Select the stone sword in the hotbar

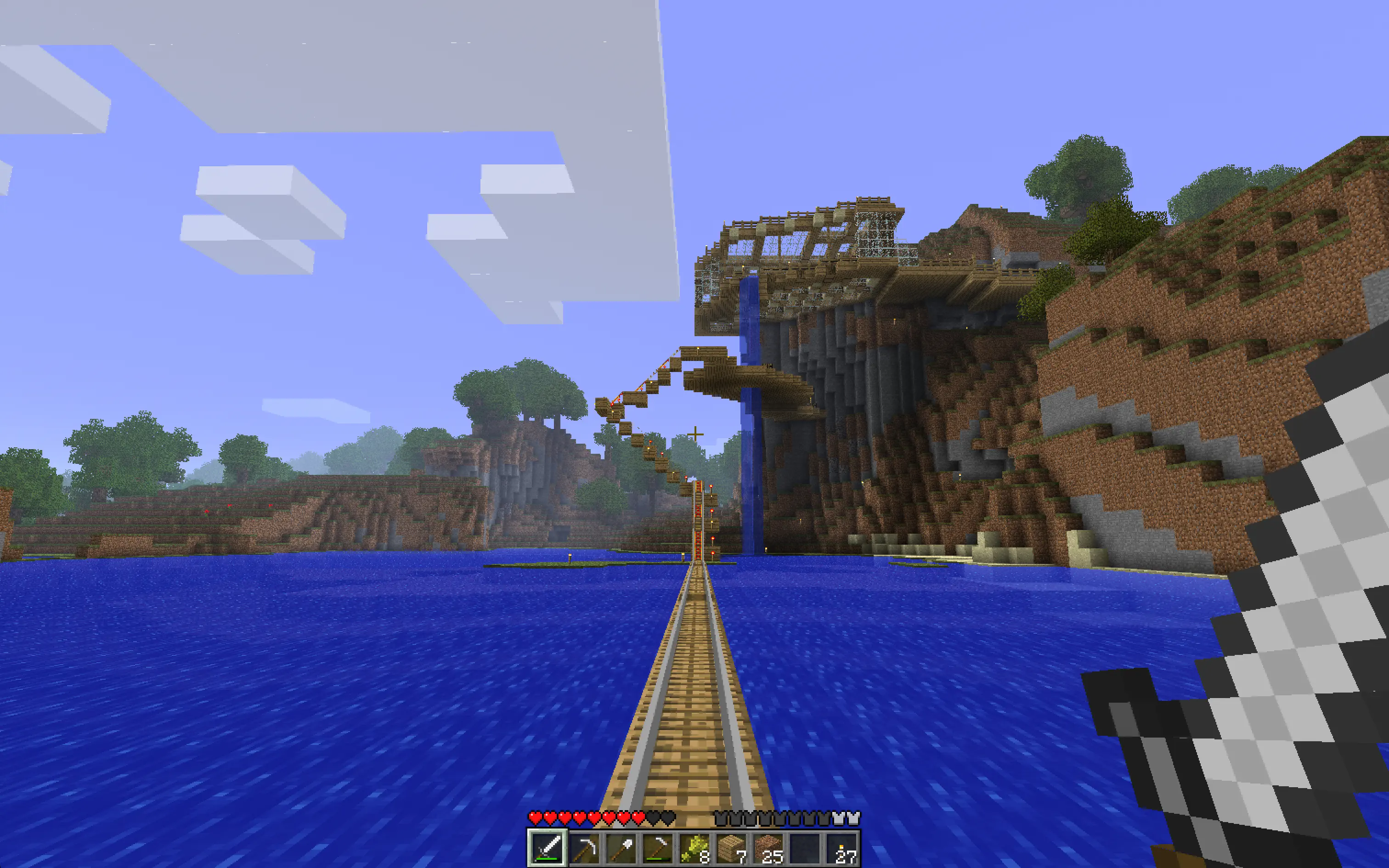pyautogui.click(x=548, y=849)
